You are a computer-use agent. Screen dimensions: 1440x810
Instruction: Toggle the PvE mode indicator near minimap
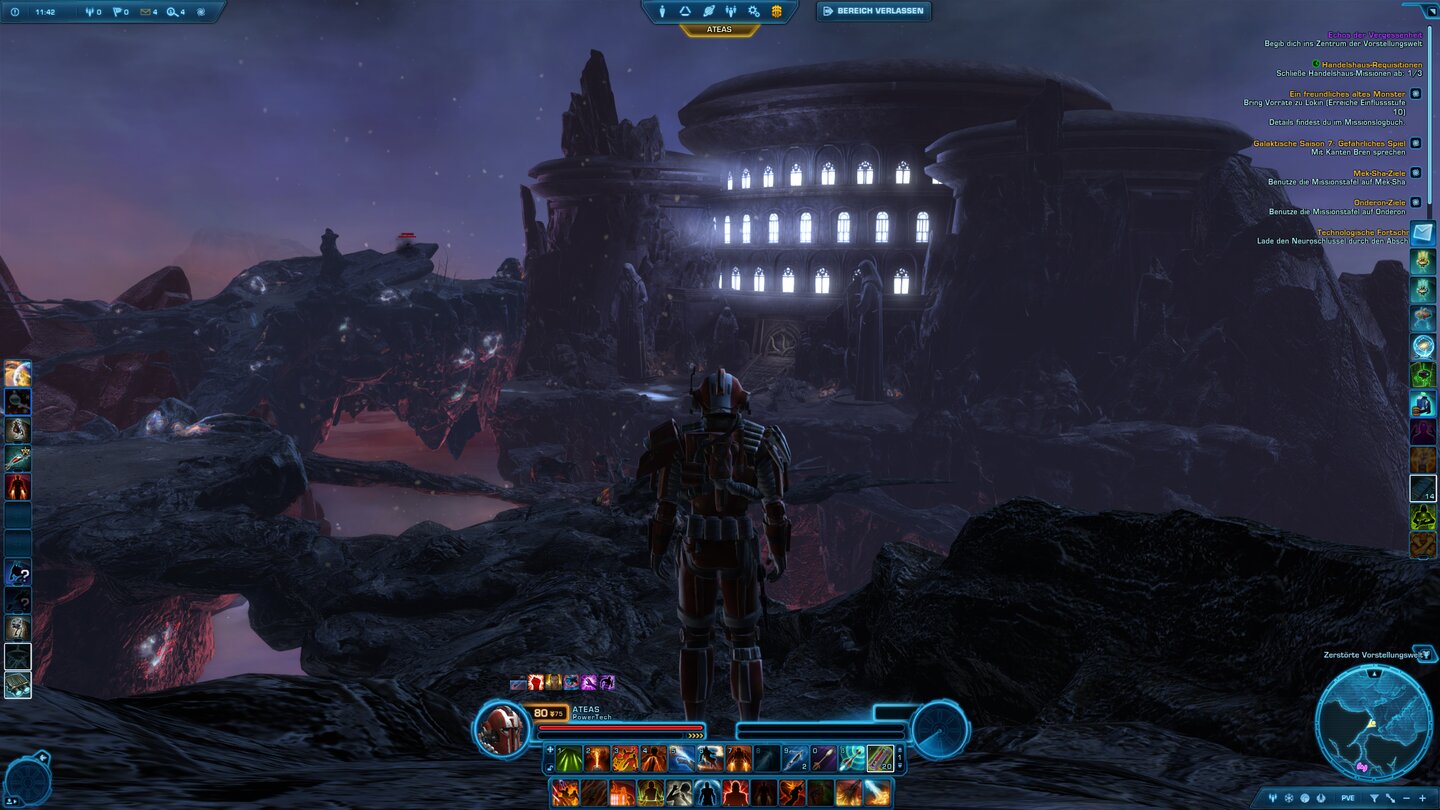[x=1348, y=798]
